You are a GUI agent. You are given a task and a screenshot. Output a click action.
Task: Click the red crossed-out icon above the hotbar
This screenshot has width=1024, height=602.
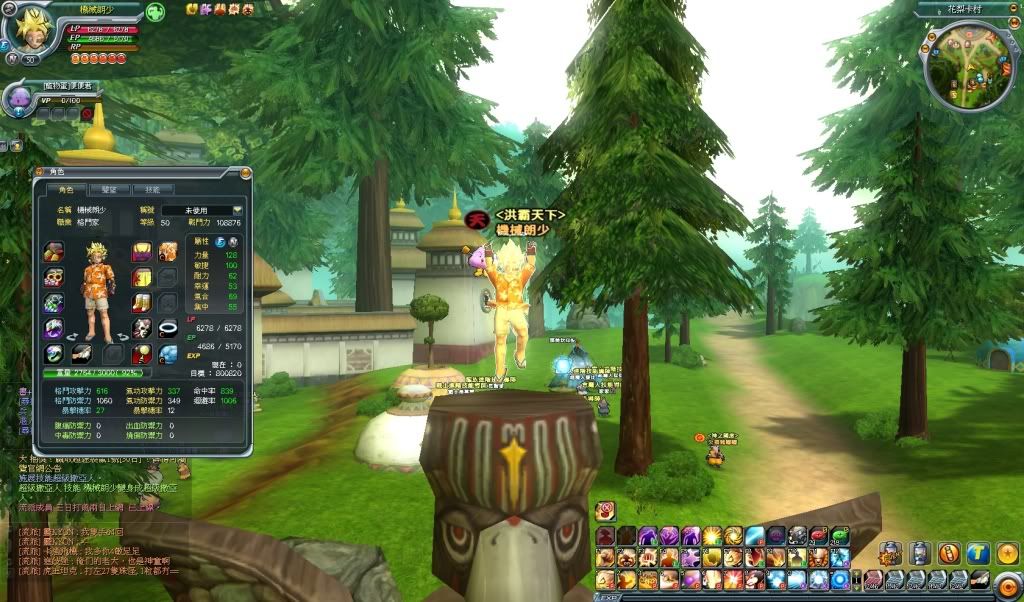(x=605, y=511)
